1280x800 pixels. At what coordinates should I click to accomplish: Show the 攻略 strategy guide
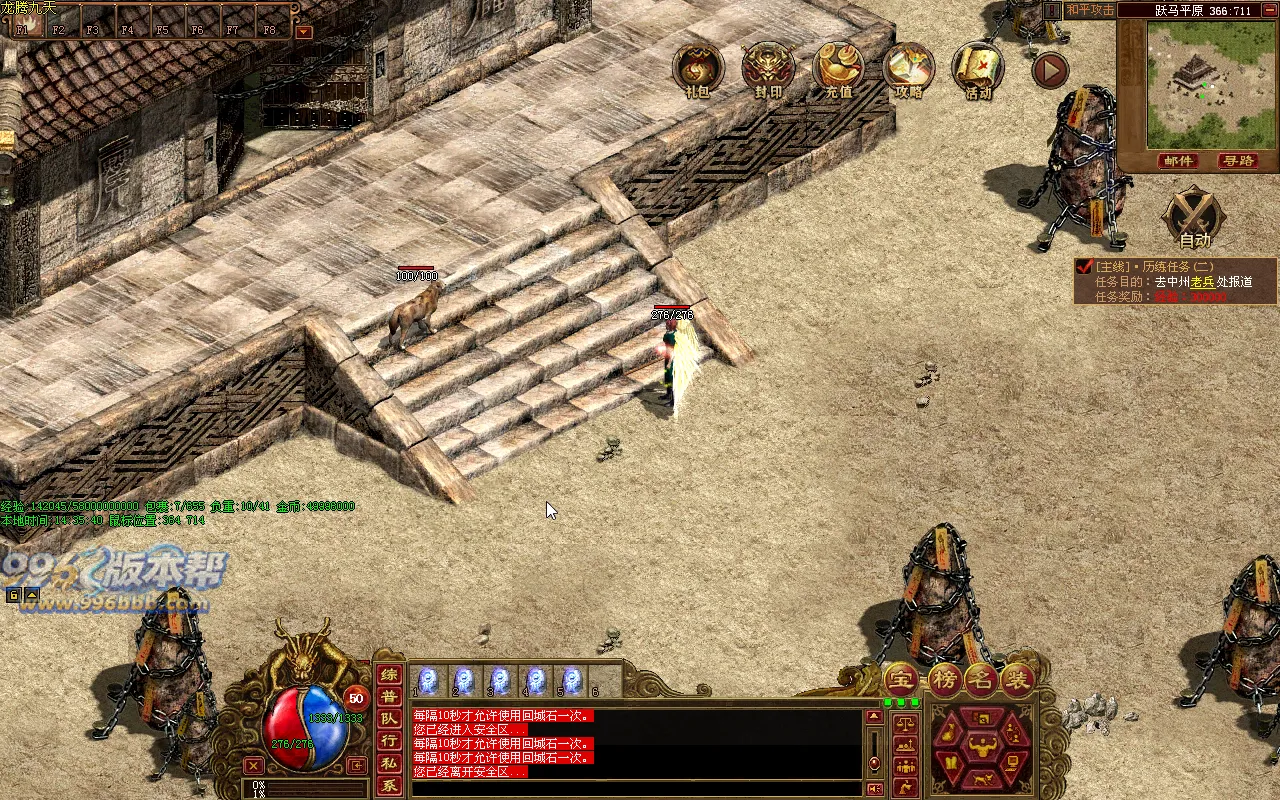point(908,68)
